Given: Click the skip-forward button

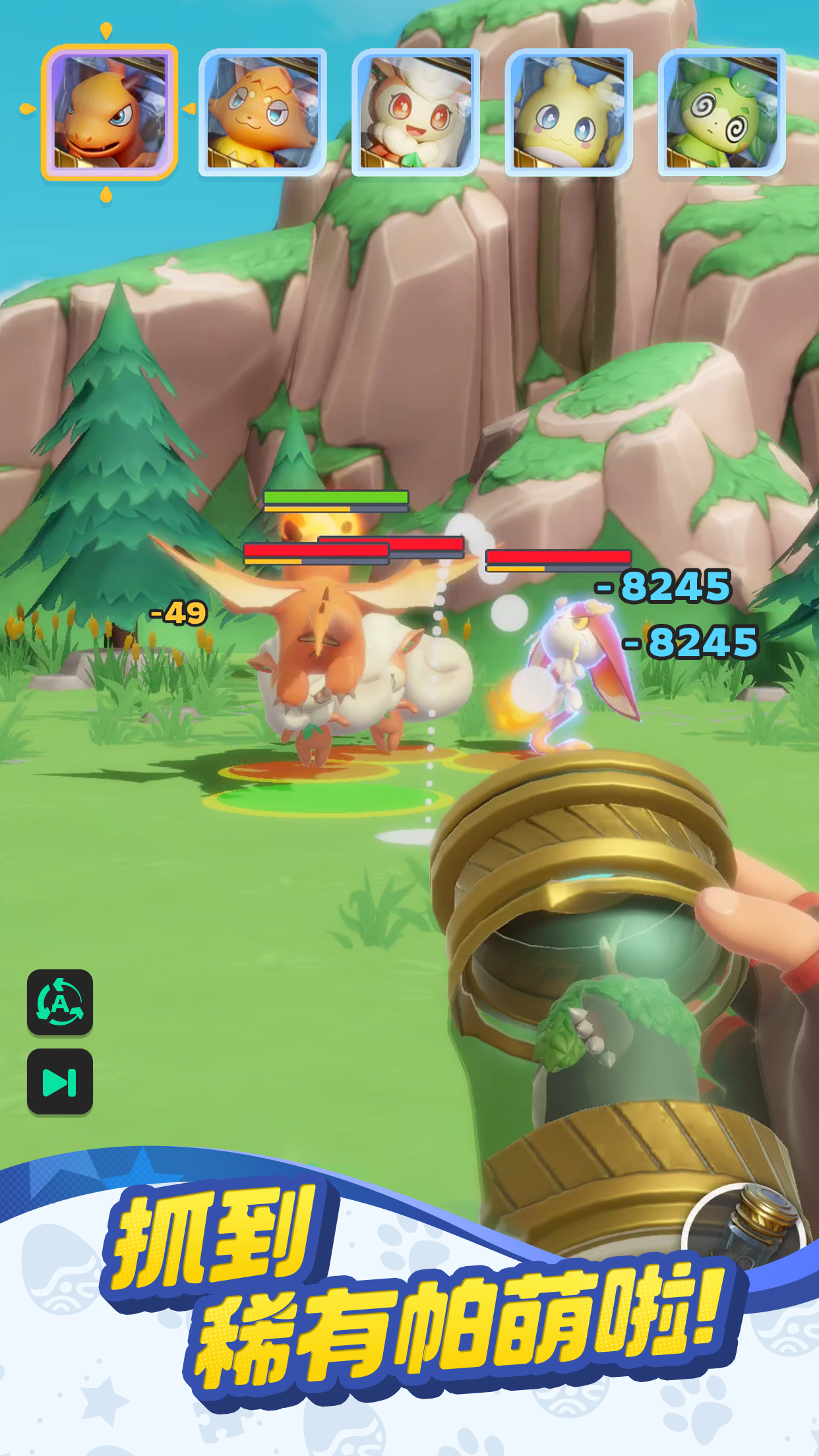Looking at the screenshot, I should [60, 1081].
